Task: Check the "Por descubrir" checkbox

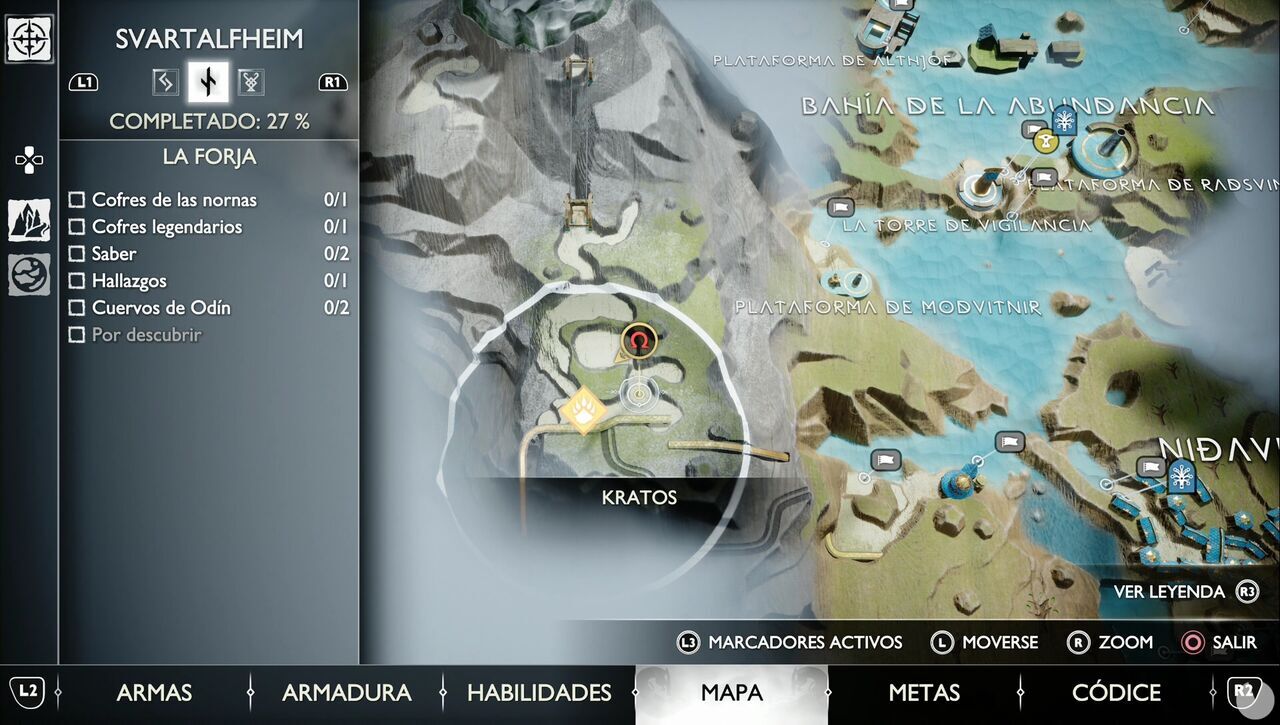Action: tap(77, 335)
